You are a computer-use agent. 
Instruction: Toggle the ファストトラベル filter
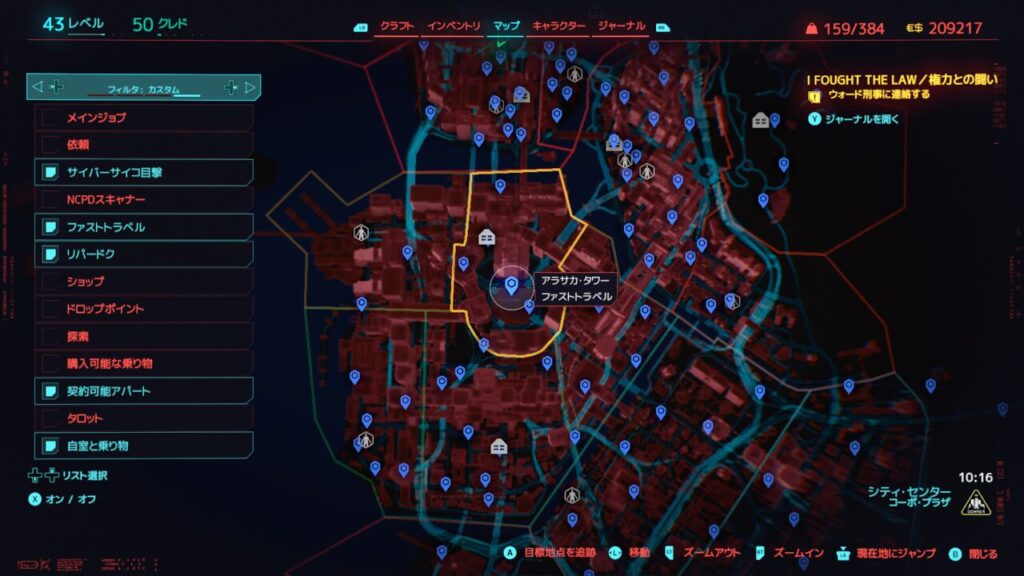tap(145, 227)
